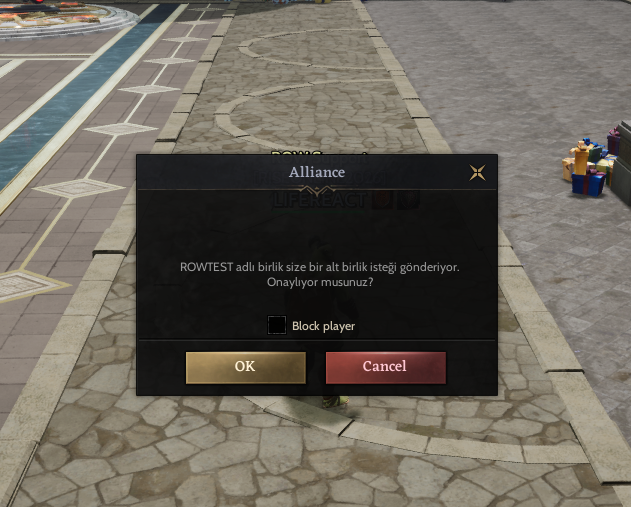Tick the Block player checkbox
The height and width of the screenshot is (507, 631).
click(277, 325)
